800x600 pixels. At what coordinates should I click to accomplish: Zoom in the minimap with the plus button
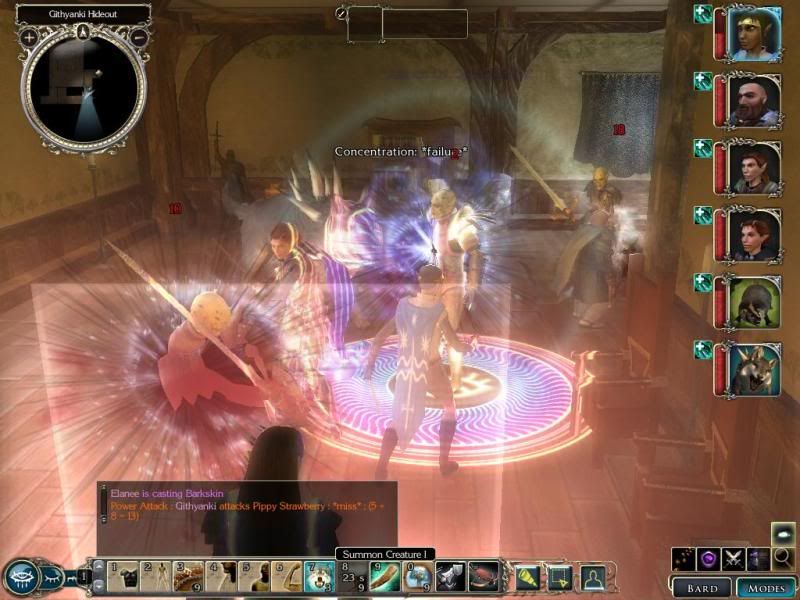pyautogui.click(x=29, y=38)
